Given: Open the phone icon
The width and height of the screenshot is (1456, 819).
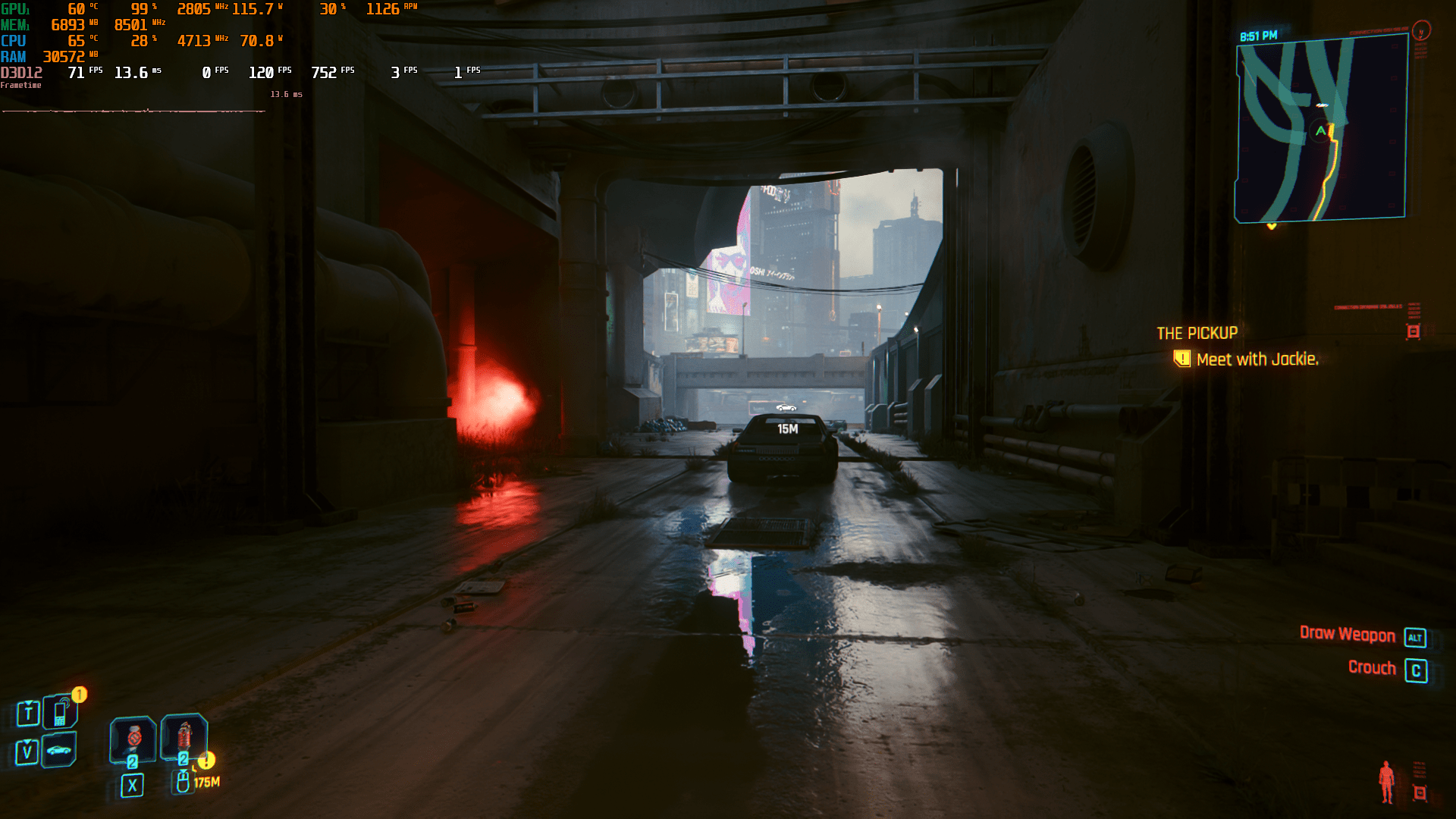Looking at the screenshot, I should (61, 712).
